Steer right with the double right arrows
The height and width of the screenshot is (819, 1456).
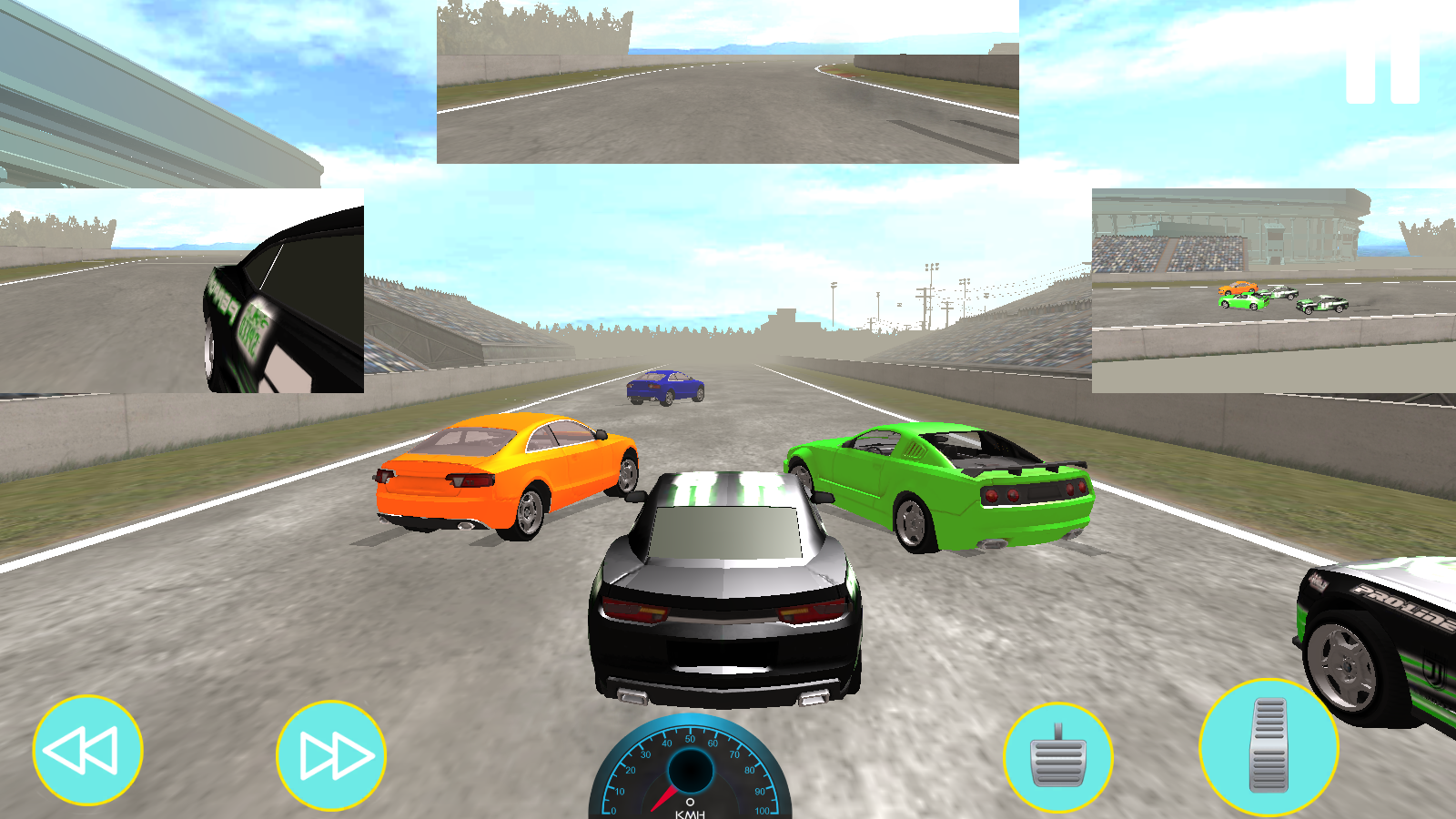tap(331, 755)
